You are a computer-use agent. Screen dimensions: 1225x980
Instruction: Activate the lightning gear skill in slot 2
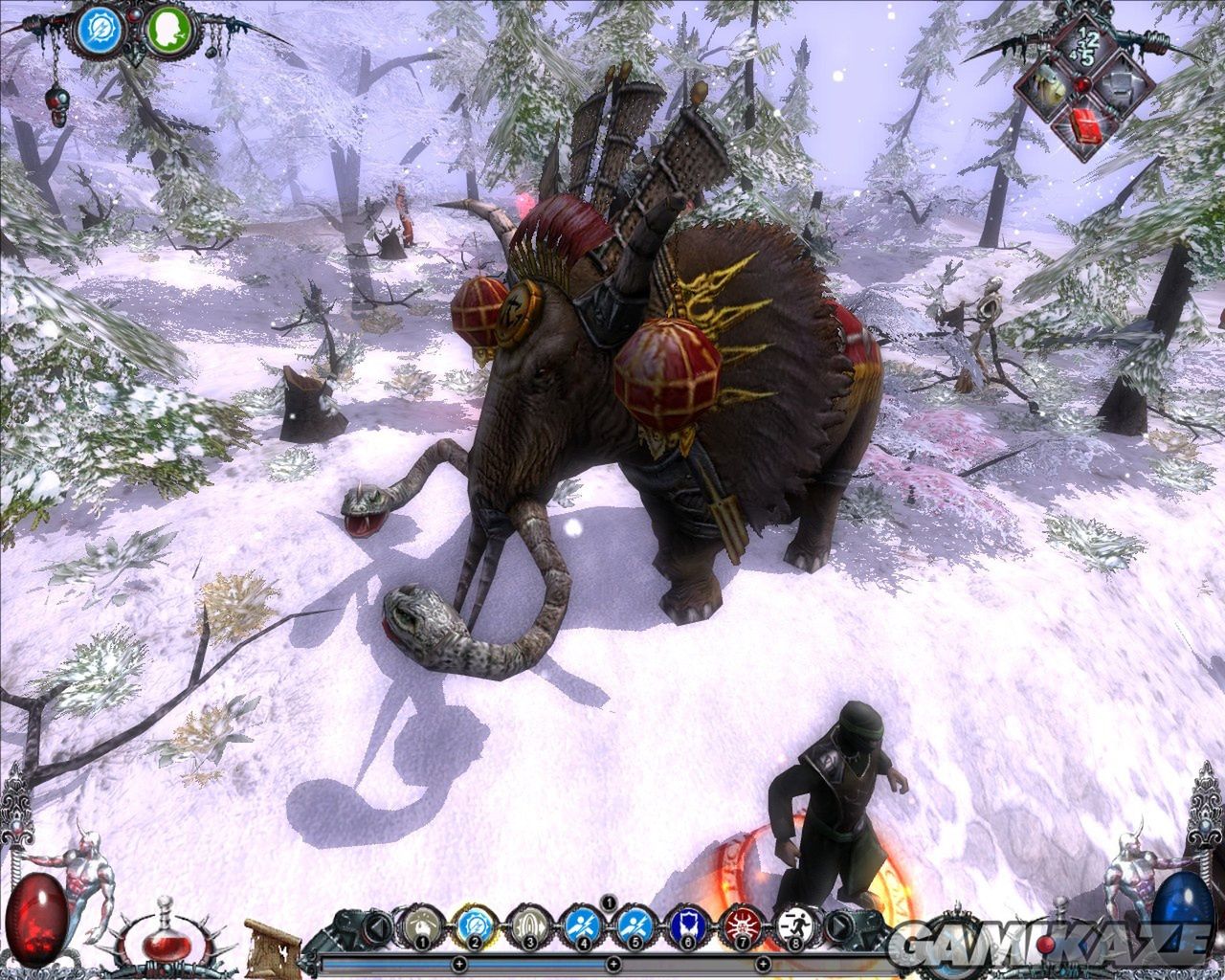[471, 924]
